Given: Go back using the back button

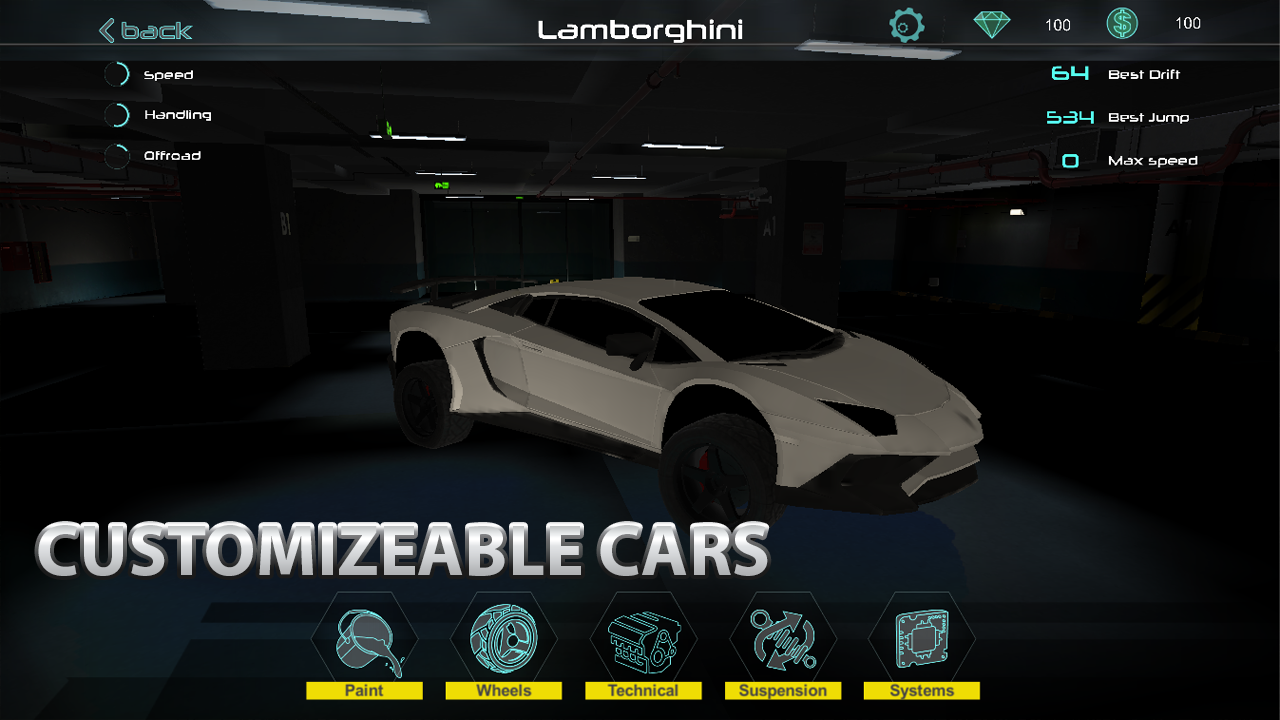Looking at the screenshot, I should click(146, 30).
